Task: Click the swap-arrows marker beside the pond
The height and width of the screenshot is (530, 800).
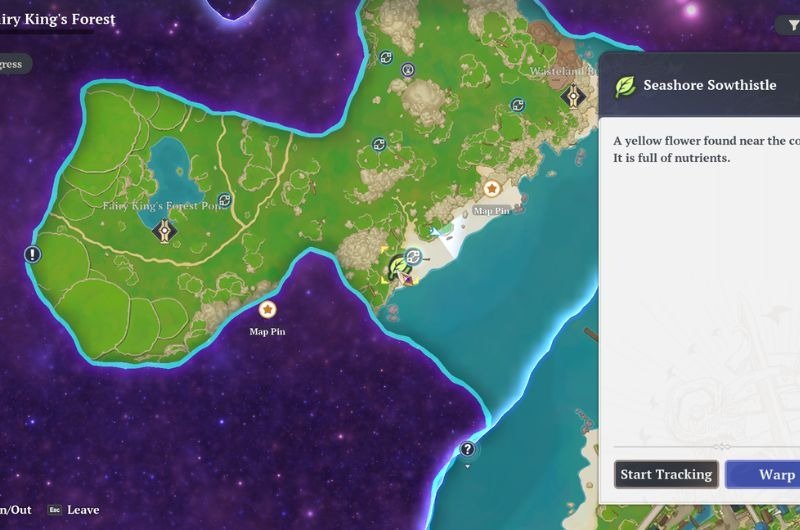Action: (225, 200)
